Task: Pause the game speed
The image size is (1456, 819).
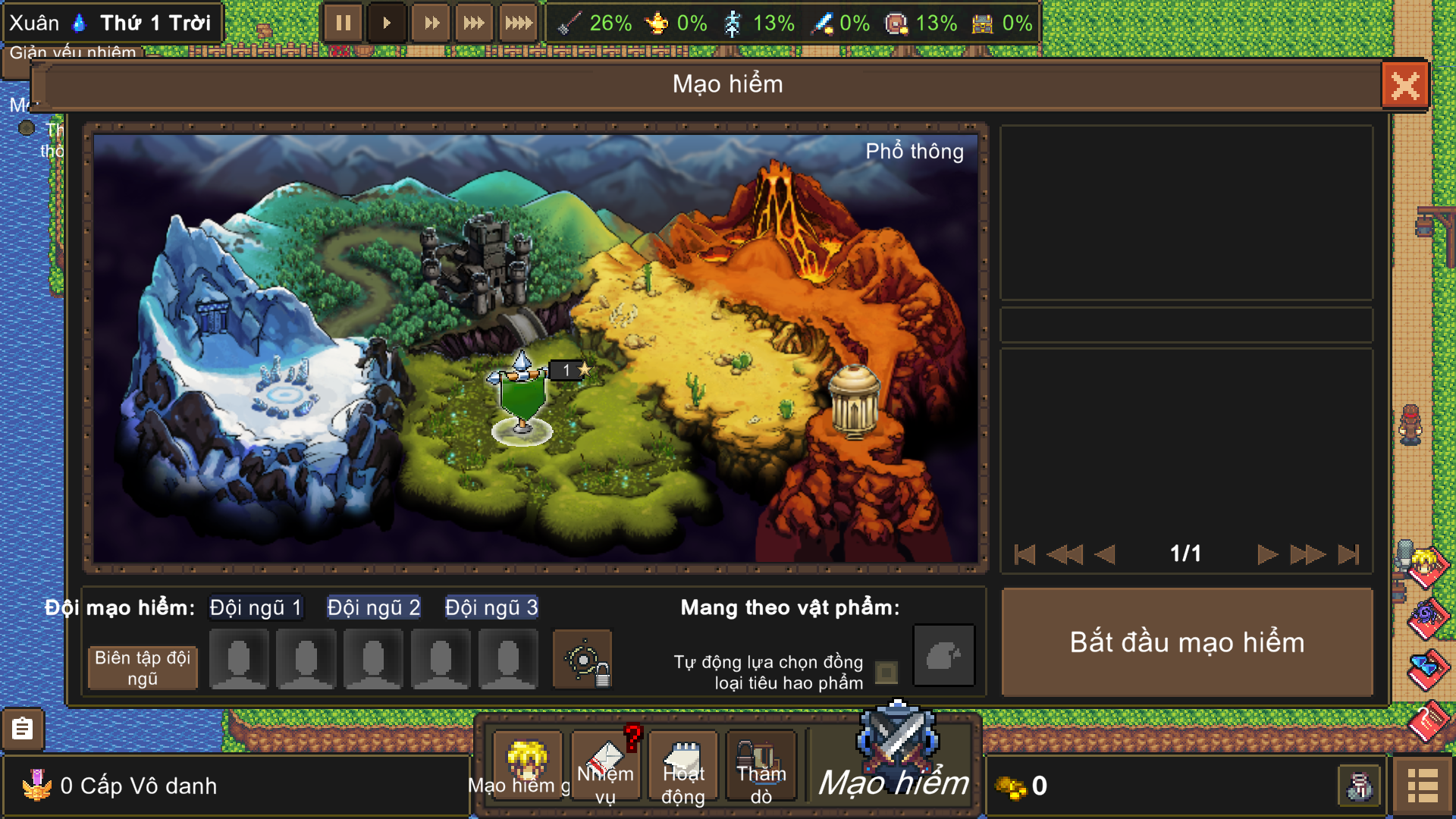Action: [343, 24]
